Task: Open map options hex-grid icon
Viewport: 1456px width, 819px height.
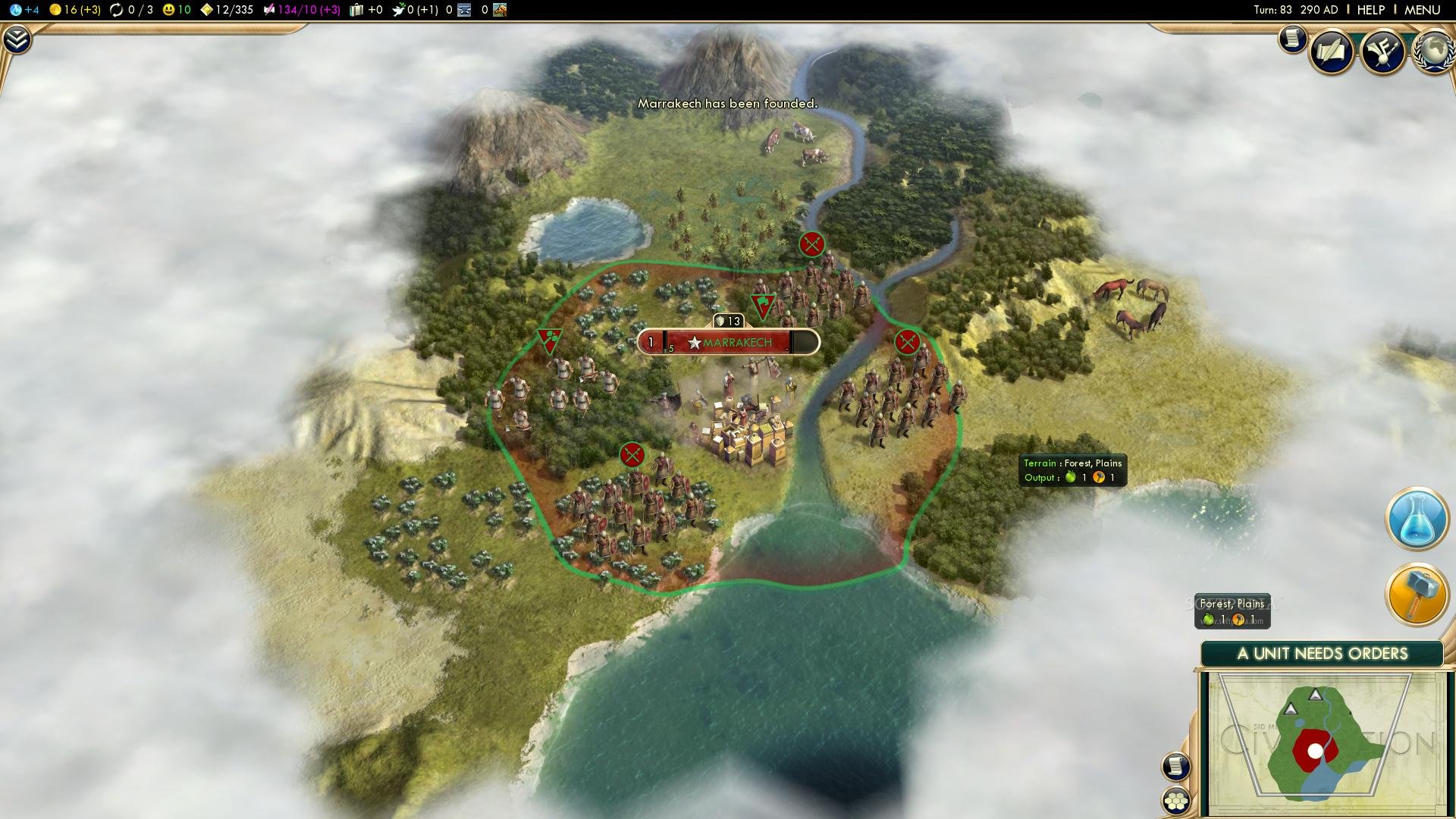Action: [1176, 801]
